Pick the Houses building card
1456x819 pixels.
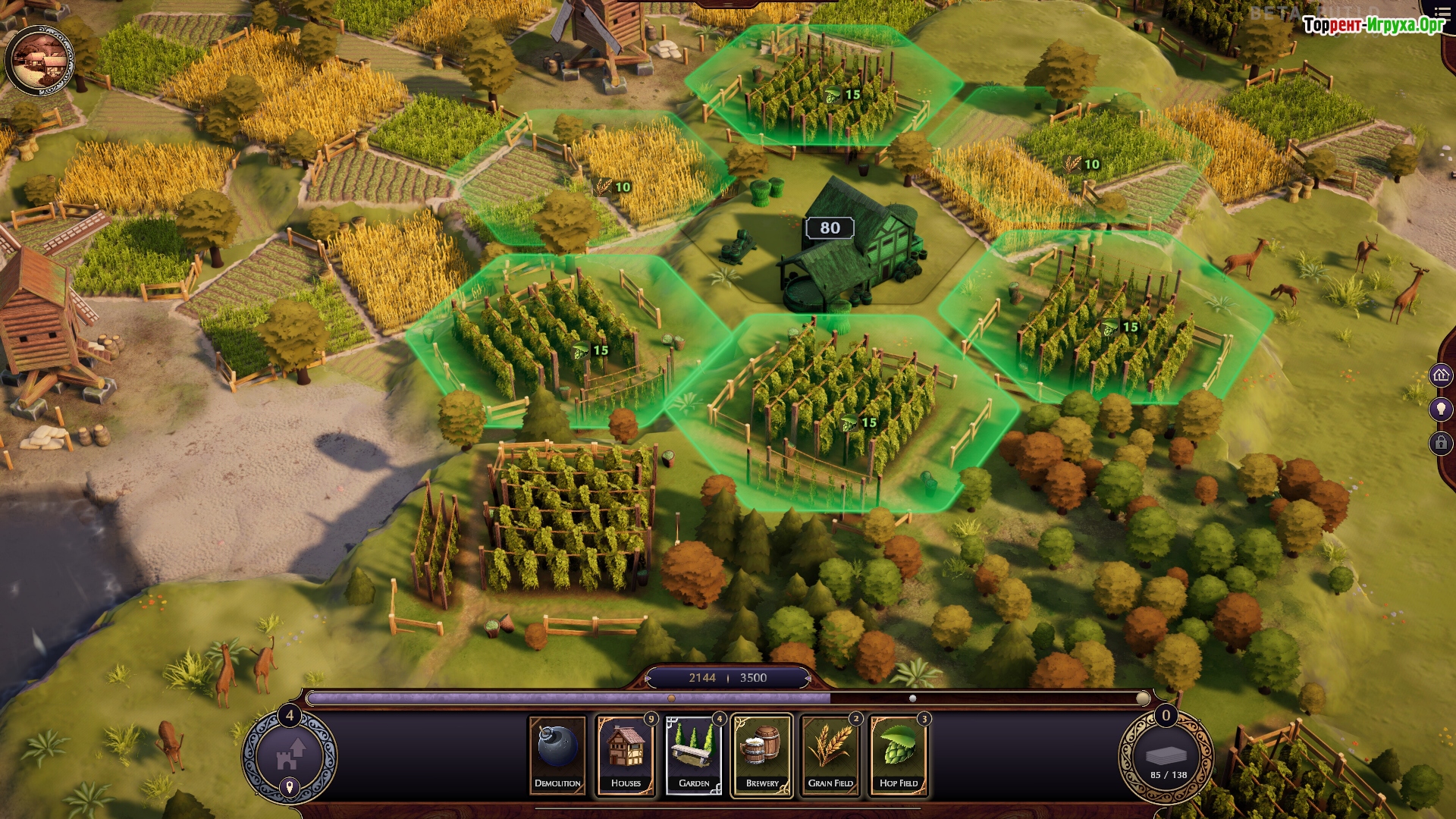(626, 755)
